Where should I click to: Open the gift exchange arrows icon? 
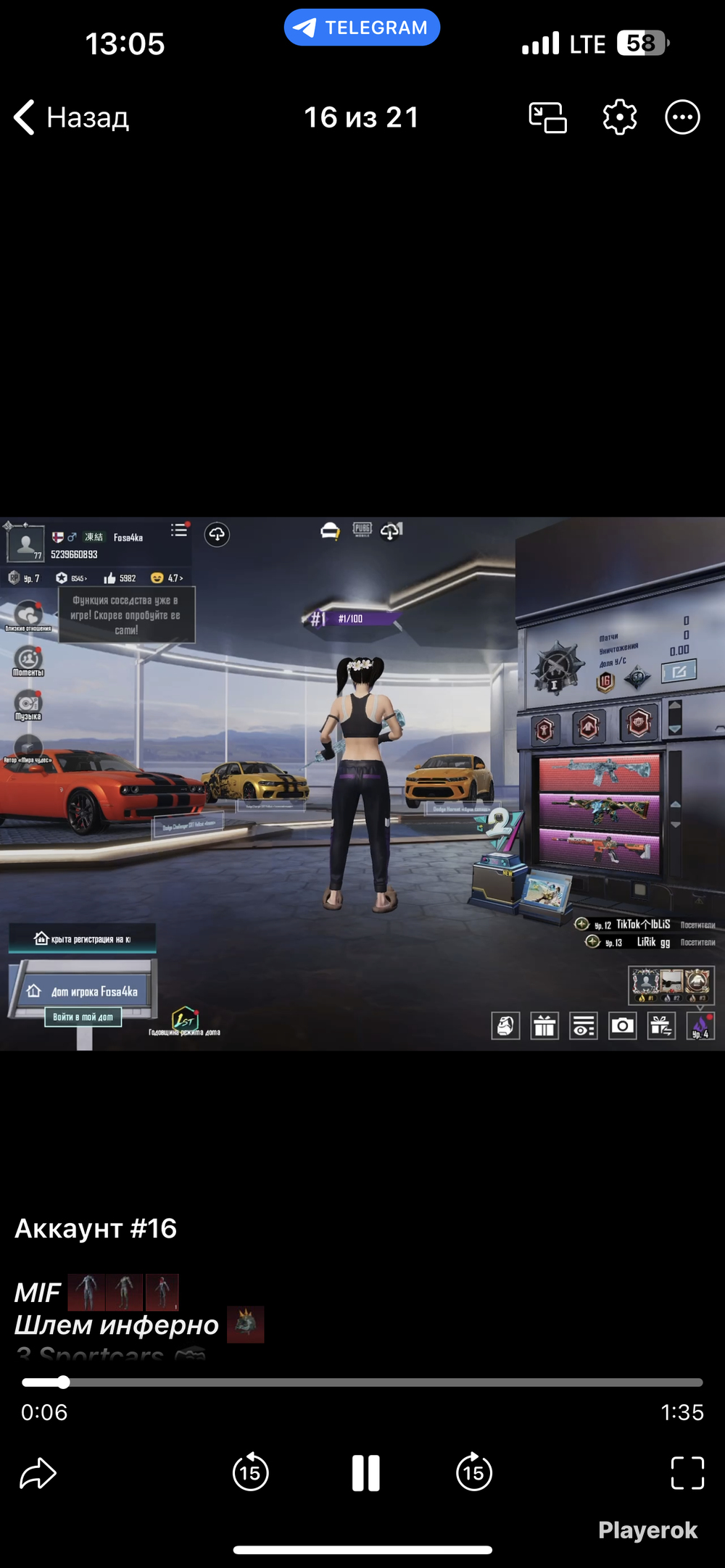(661, 1026)
